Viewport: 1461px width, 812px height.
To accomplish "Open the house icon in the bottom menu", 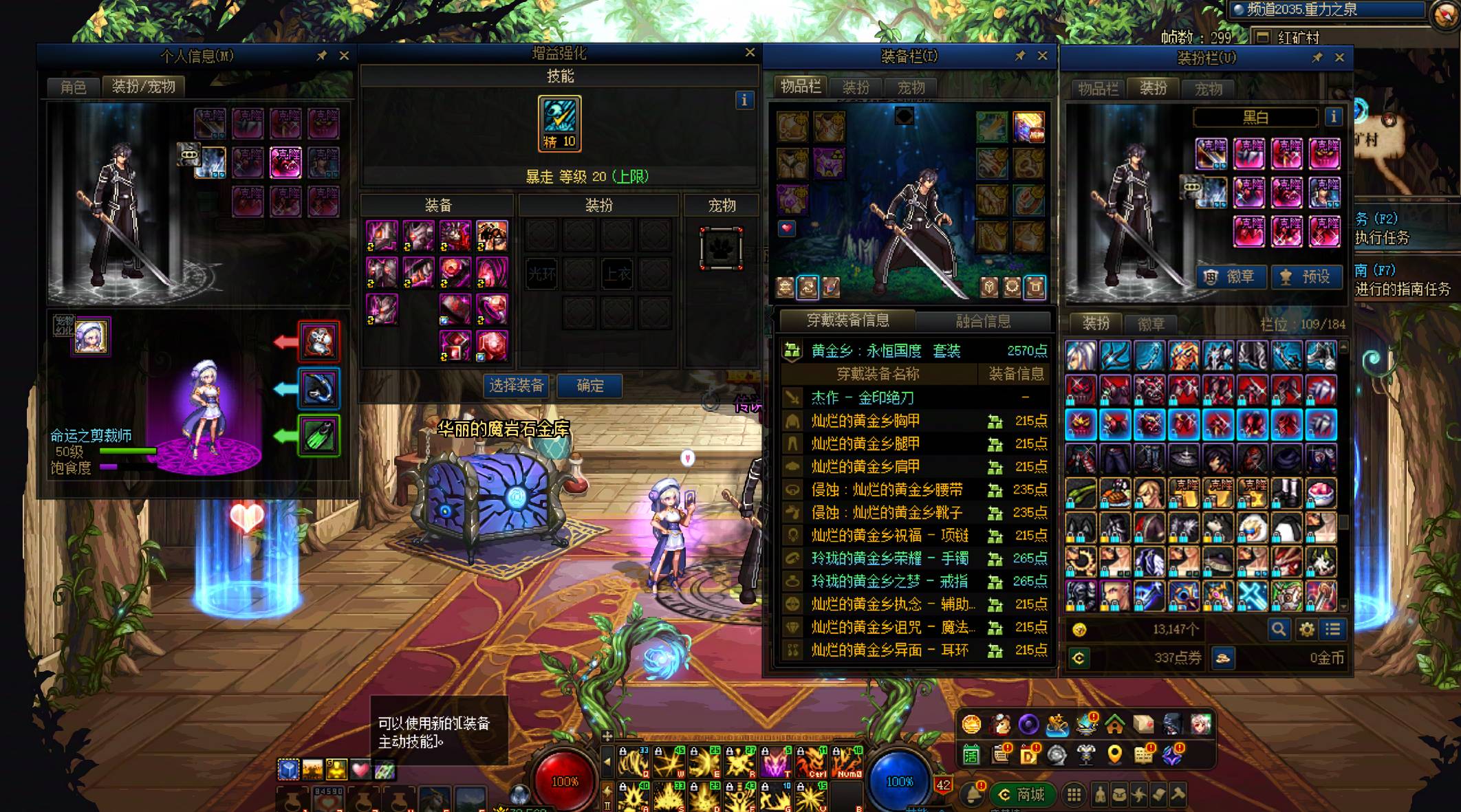I will coord(1114,724).
